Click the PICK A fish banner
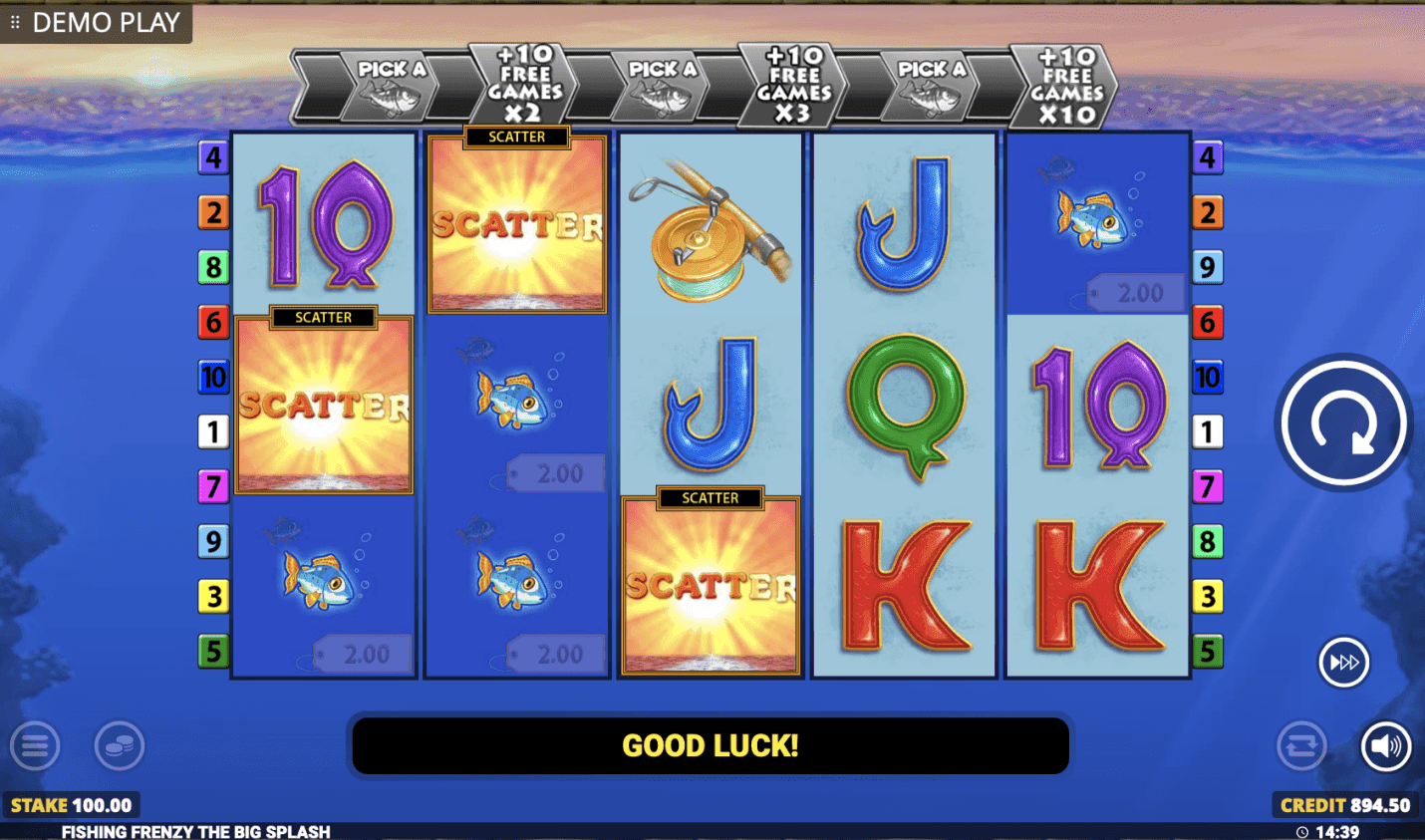Viewport: 1425px width, 840px height. (x=389, y=85)
